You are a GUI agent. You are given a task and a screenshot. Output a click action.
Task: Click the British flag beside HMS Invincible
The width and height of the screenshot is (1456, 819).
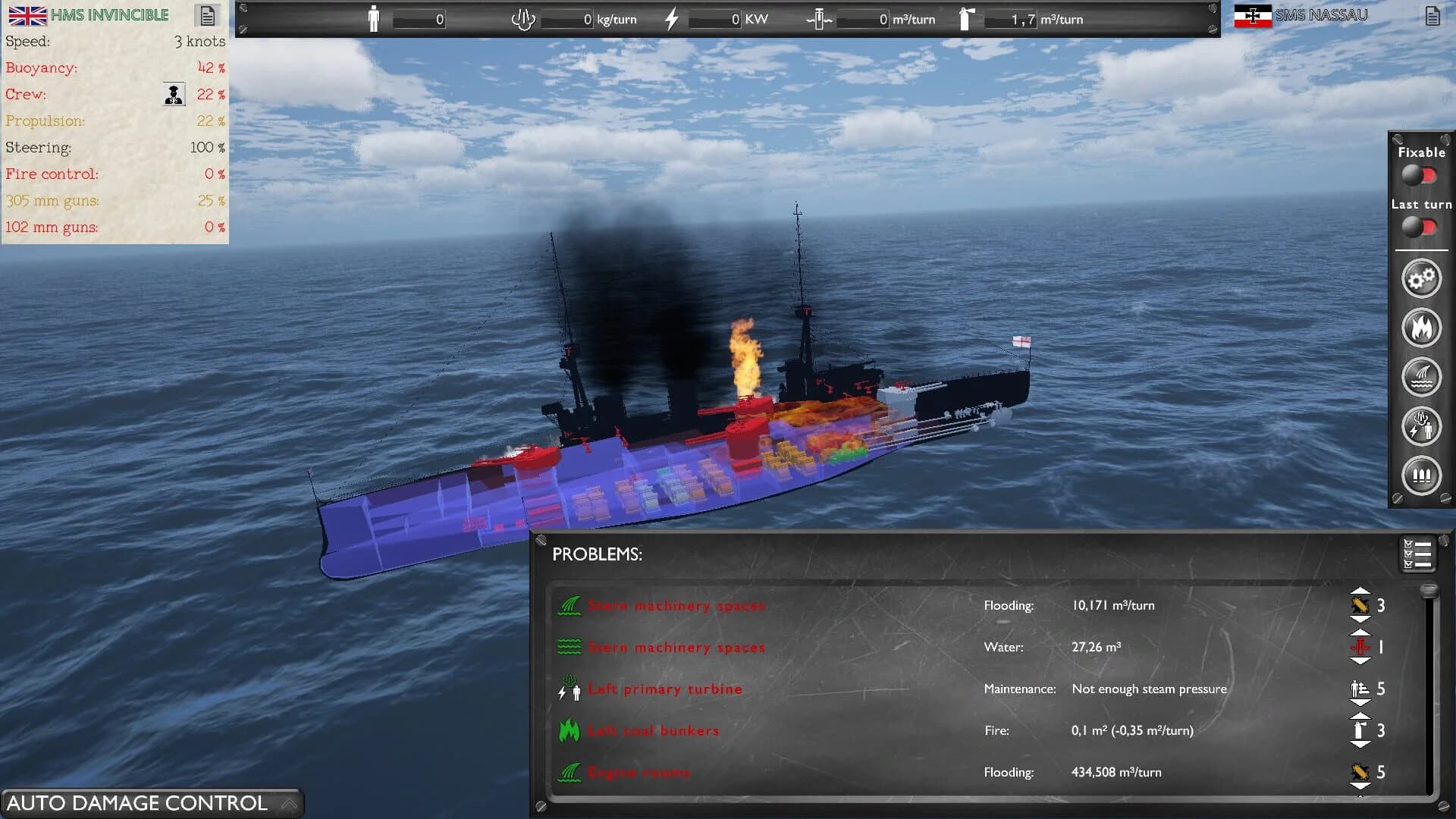(x=27, y=14)
